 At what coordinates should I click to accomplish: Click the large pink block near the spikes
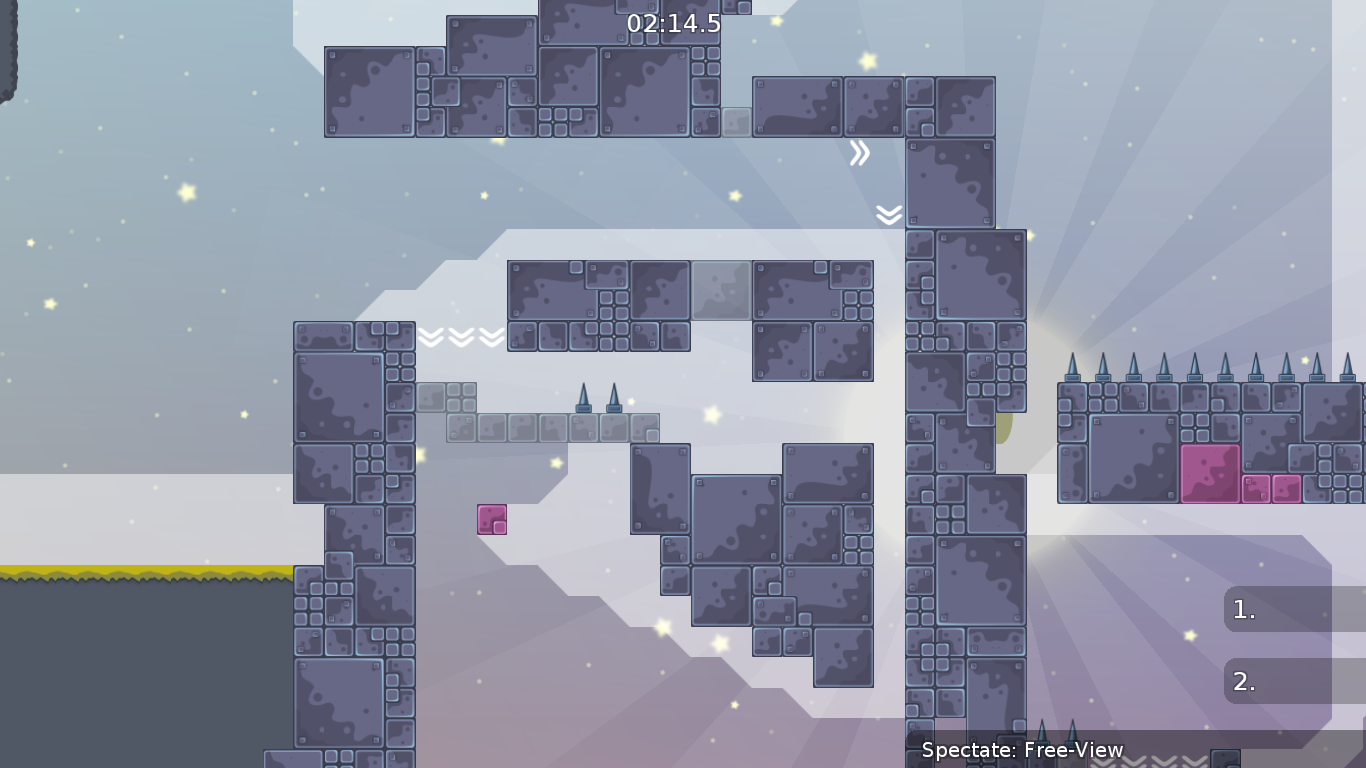[x=1210, y=470]
